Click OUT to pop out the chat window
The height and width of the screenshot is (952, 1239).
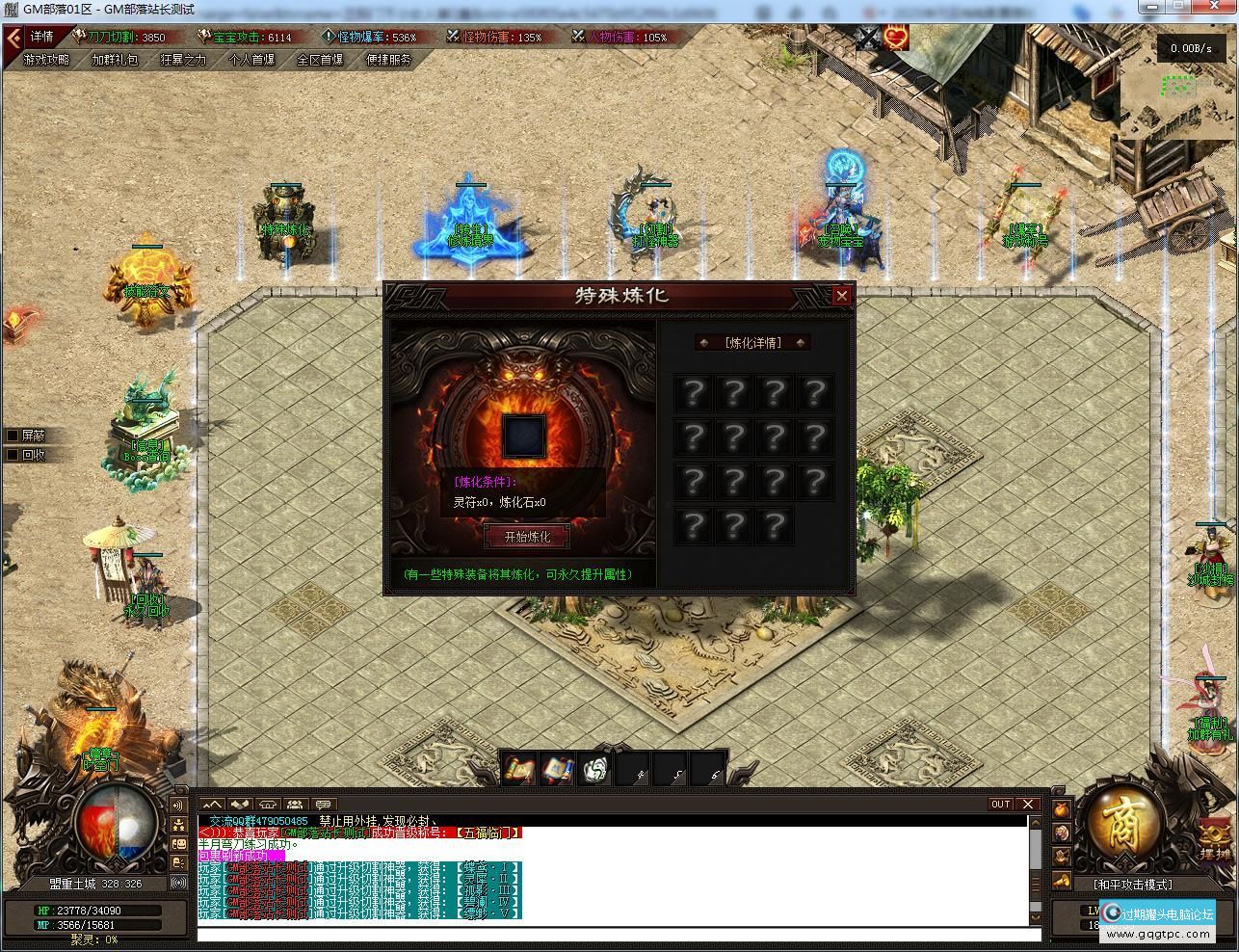coord(1000,804)
